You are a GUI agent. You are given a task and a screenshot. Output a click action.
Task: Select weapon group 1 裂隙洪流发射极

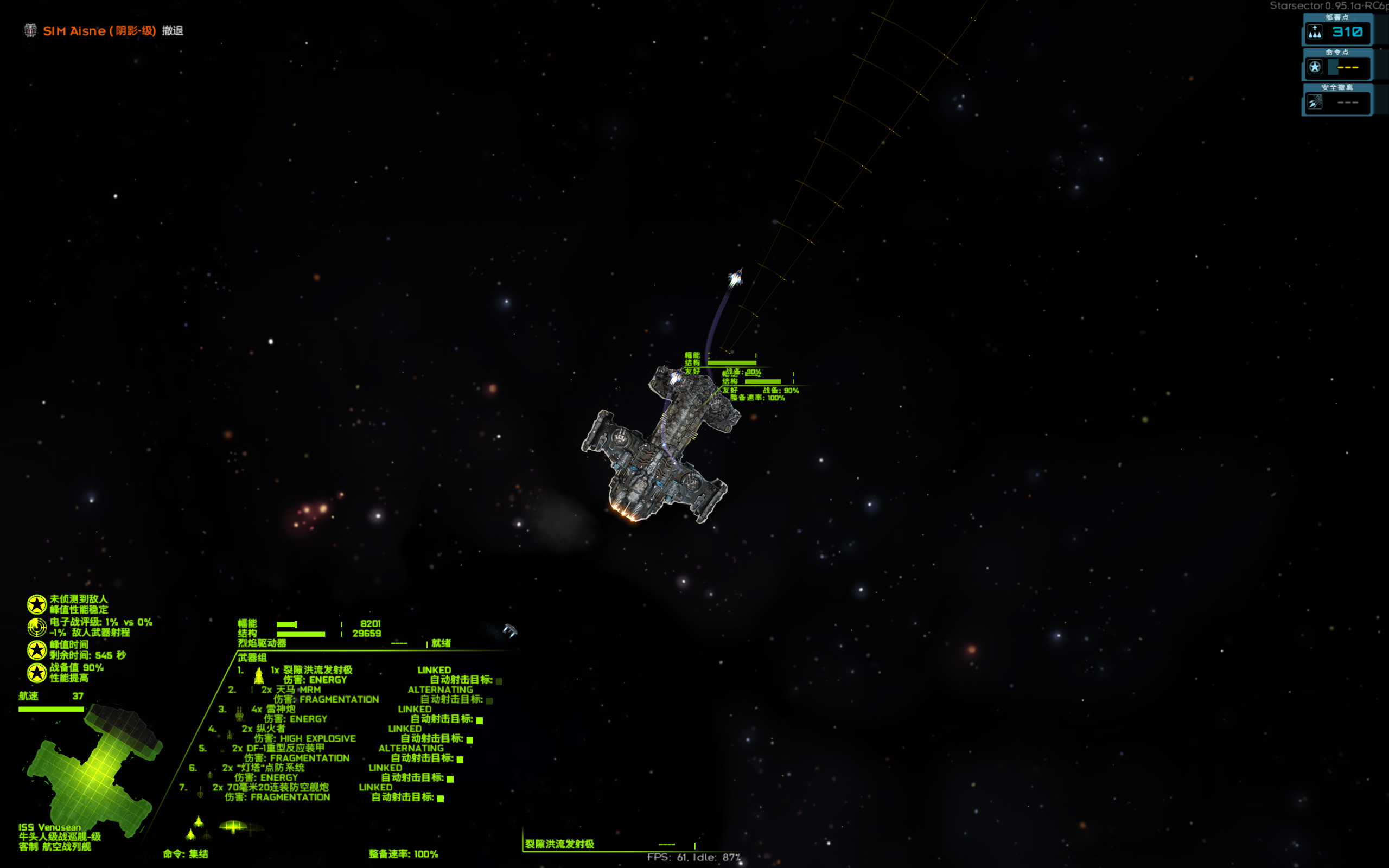[x=317, y=670]
